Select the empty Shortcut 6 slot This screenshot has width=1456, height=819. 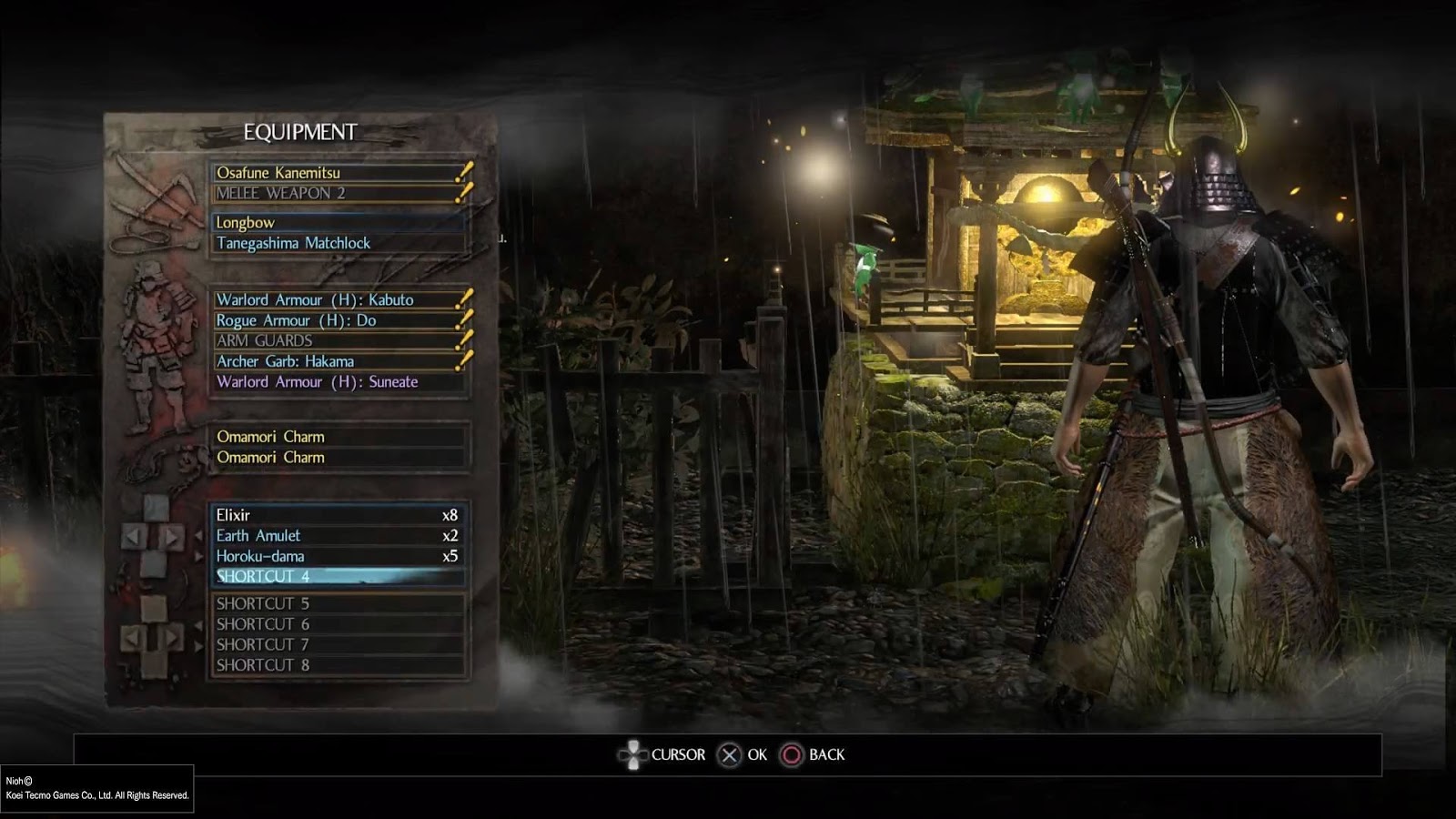click(337, 624)
